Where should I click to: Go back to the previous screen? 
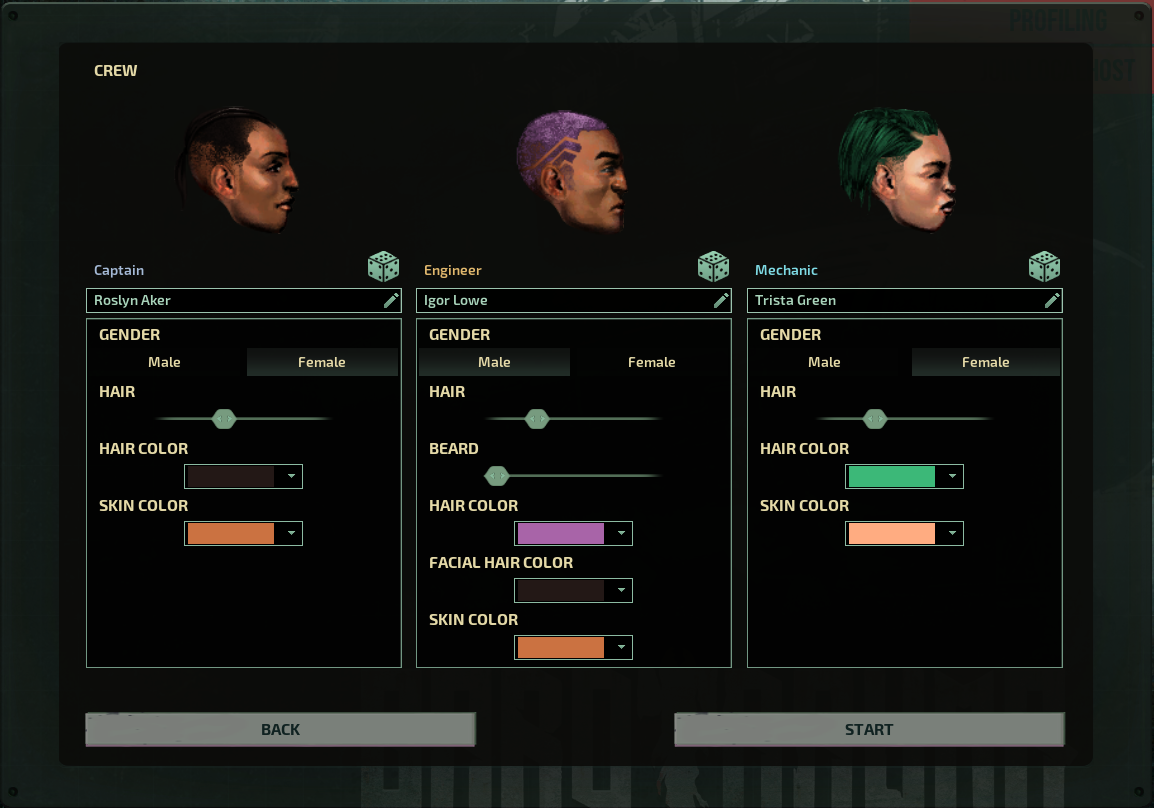pyautogui.click(x=280, y=729)
